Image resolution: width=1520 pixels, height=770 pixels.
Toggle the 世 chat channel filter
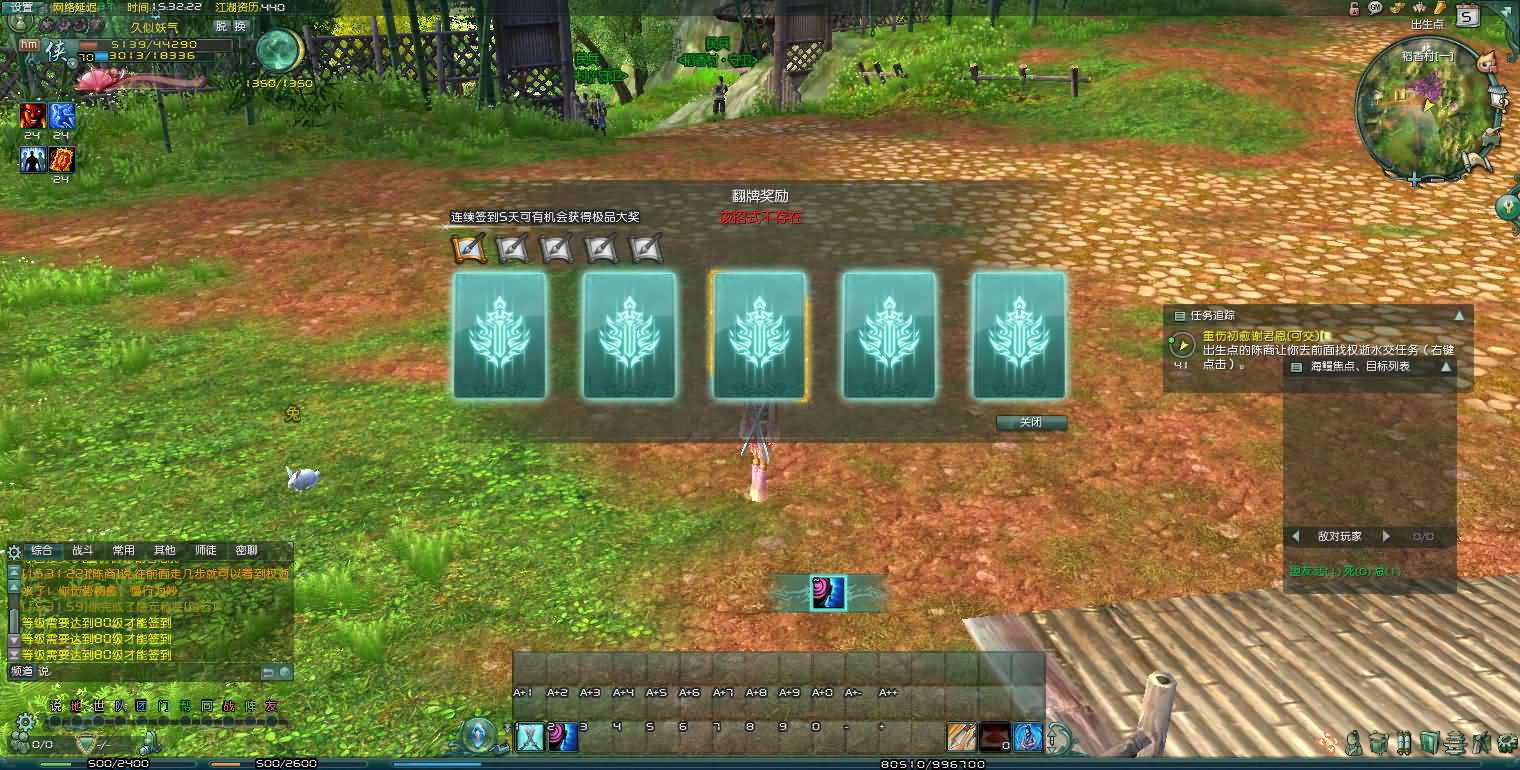pyautogui.click(x=97, y=705)
